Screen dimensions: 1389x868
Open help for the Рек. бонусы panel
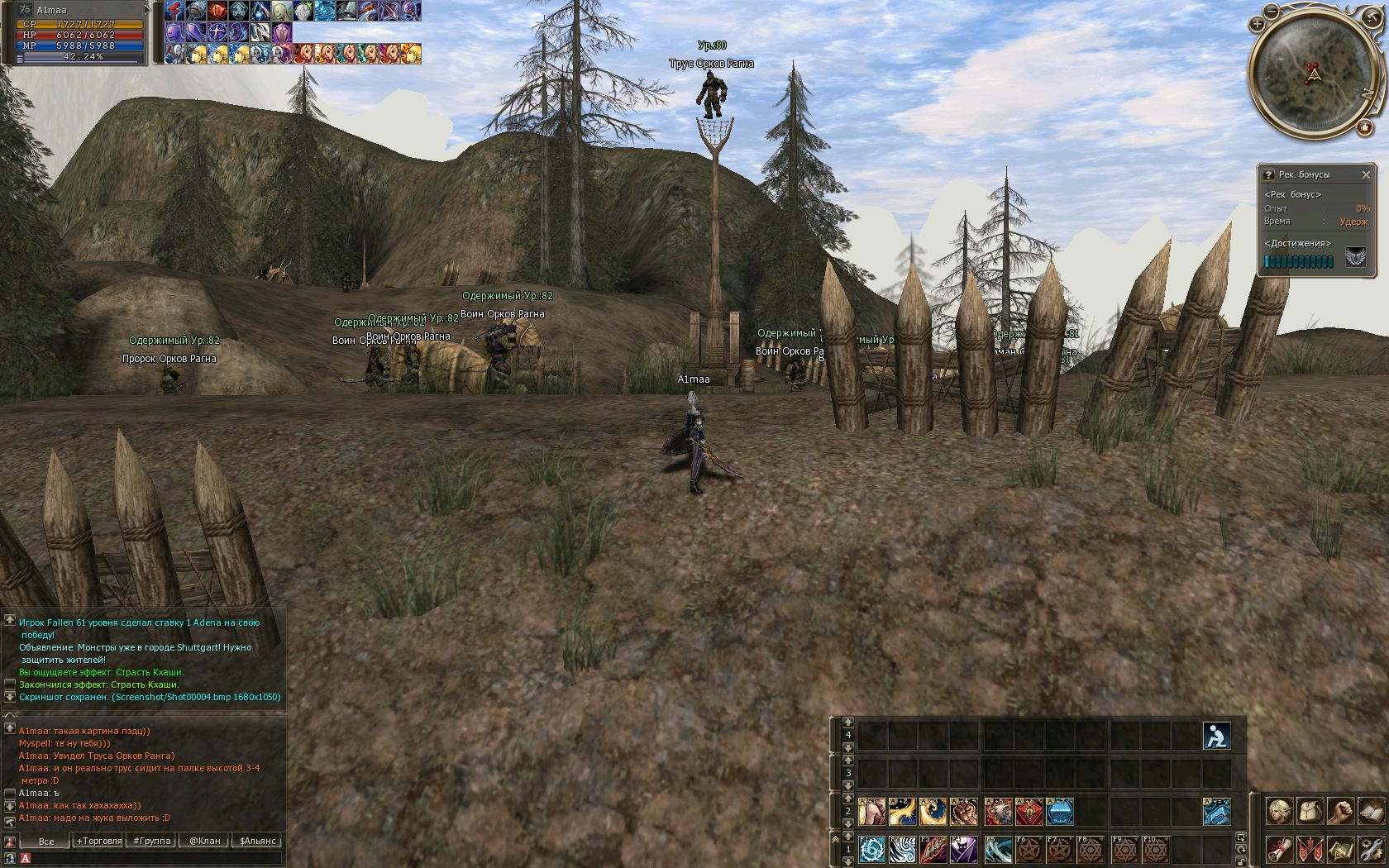(1268, 174)
